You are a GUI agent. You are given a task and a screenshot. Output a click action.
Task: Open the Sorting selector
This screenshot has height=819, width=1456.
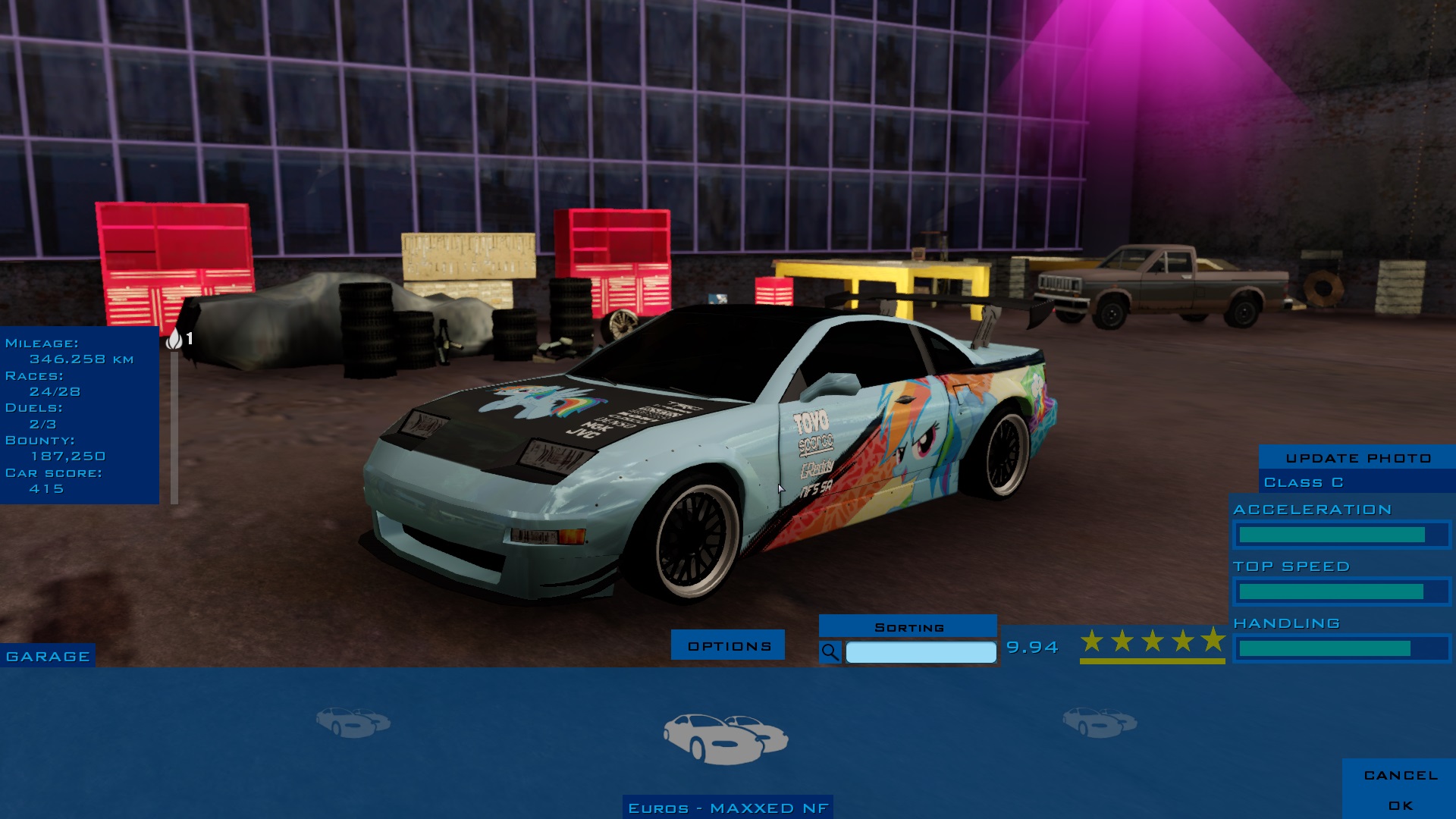[x=908, y=627]
